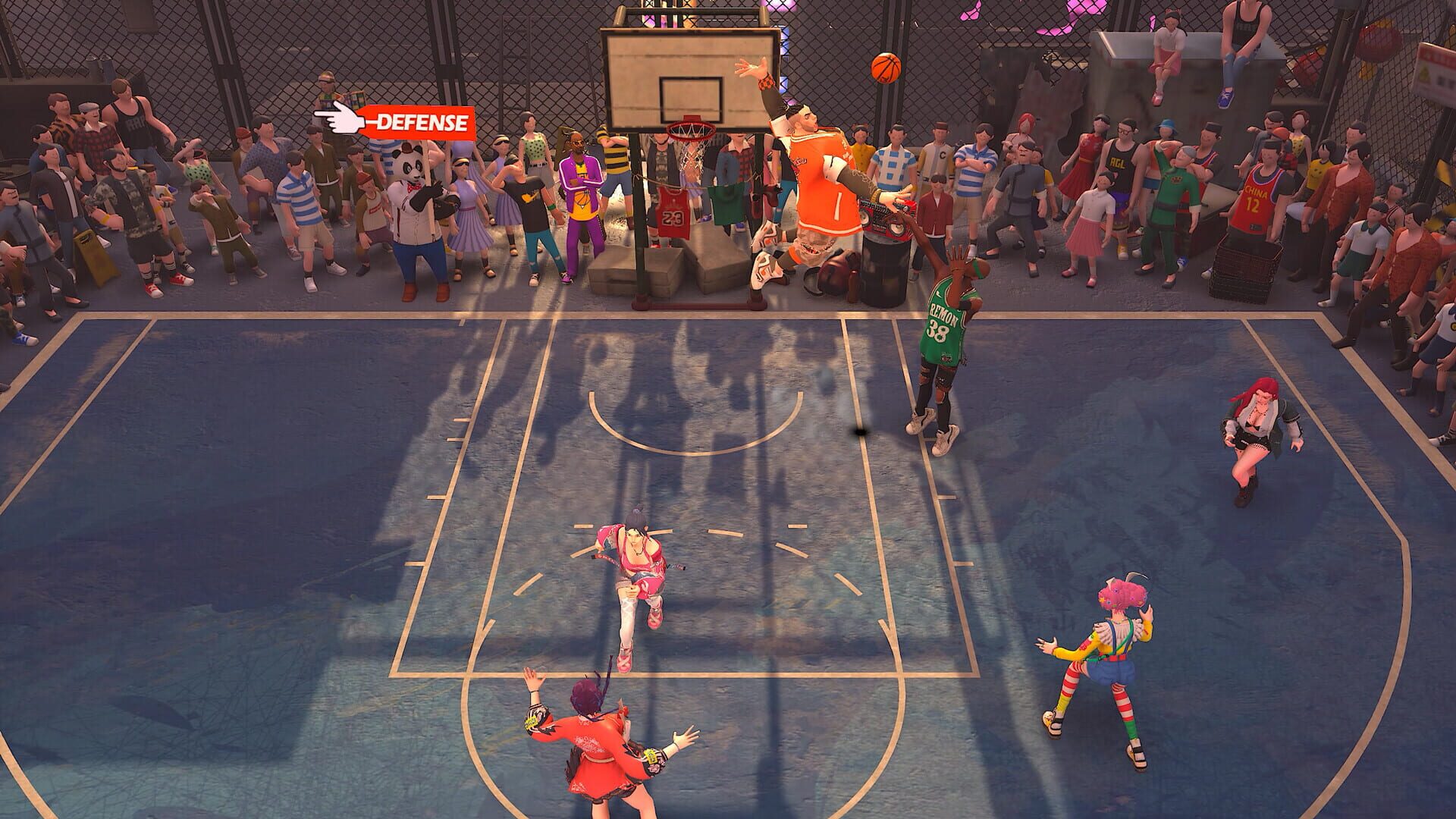
Task: Click the DEFENSE status indicator
Action: pos(419,121)
